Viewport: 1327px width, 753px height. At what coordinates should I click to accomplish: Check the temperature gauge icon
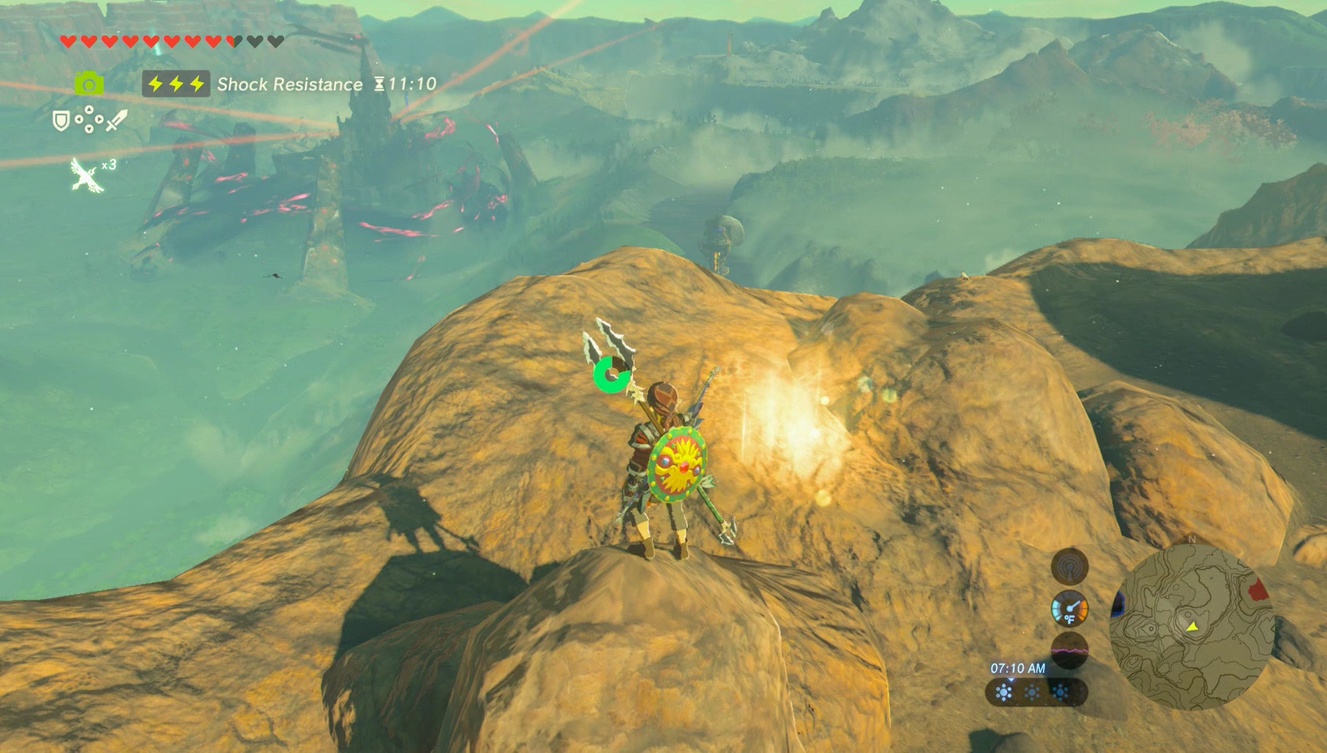coord(1069,608)
